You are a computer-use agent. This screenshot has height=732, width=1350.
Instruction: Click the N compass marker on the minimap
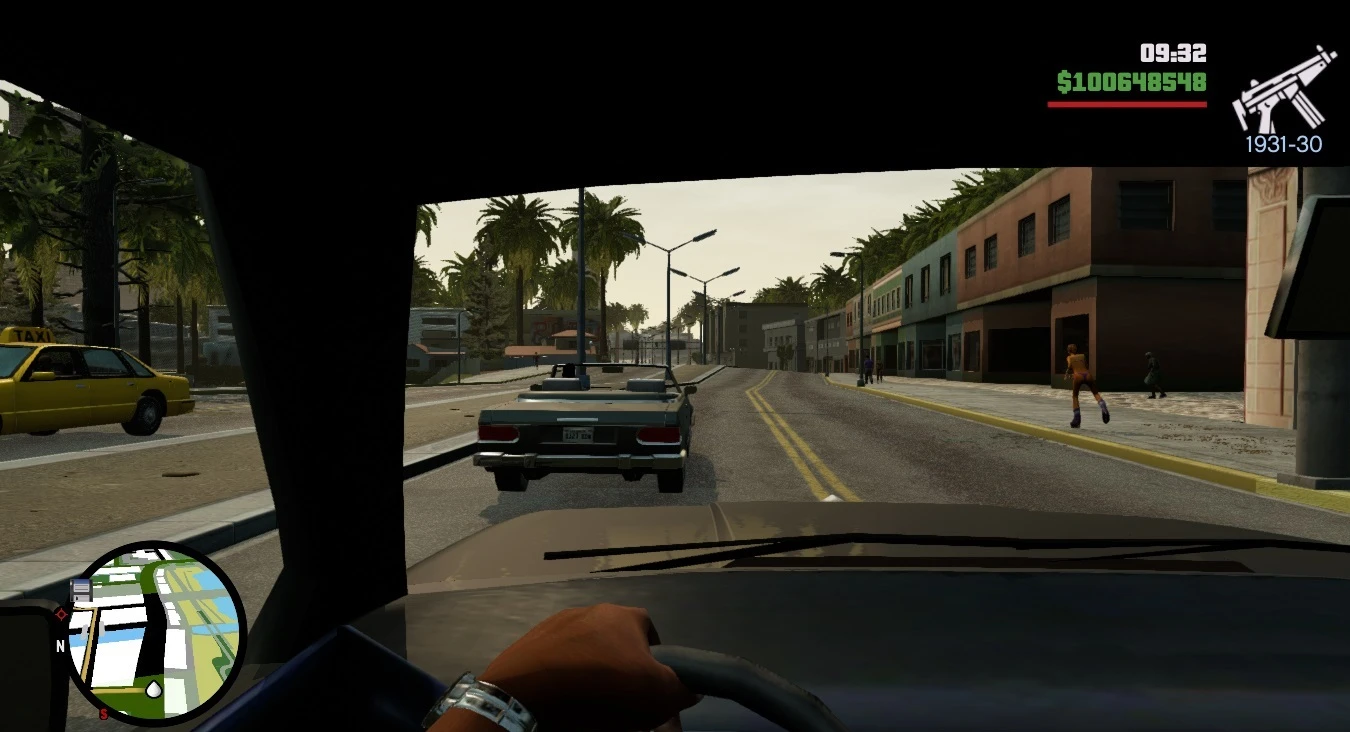[x=60, y=645]
